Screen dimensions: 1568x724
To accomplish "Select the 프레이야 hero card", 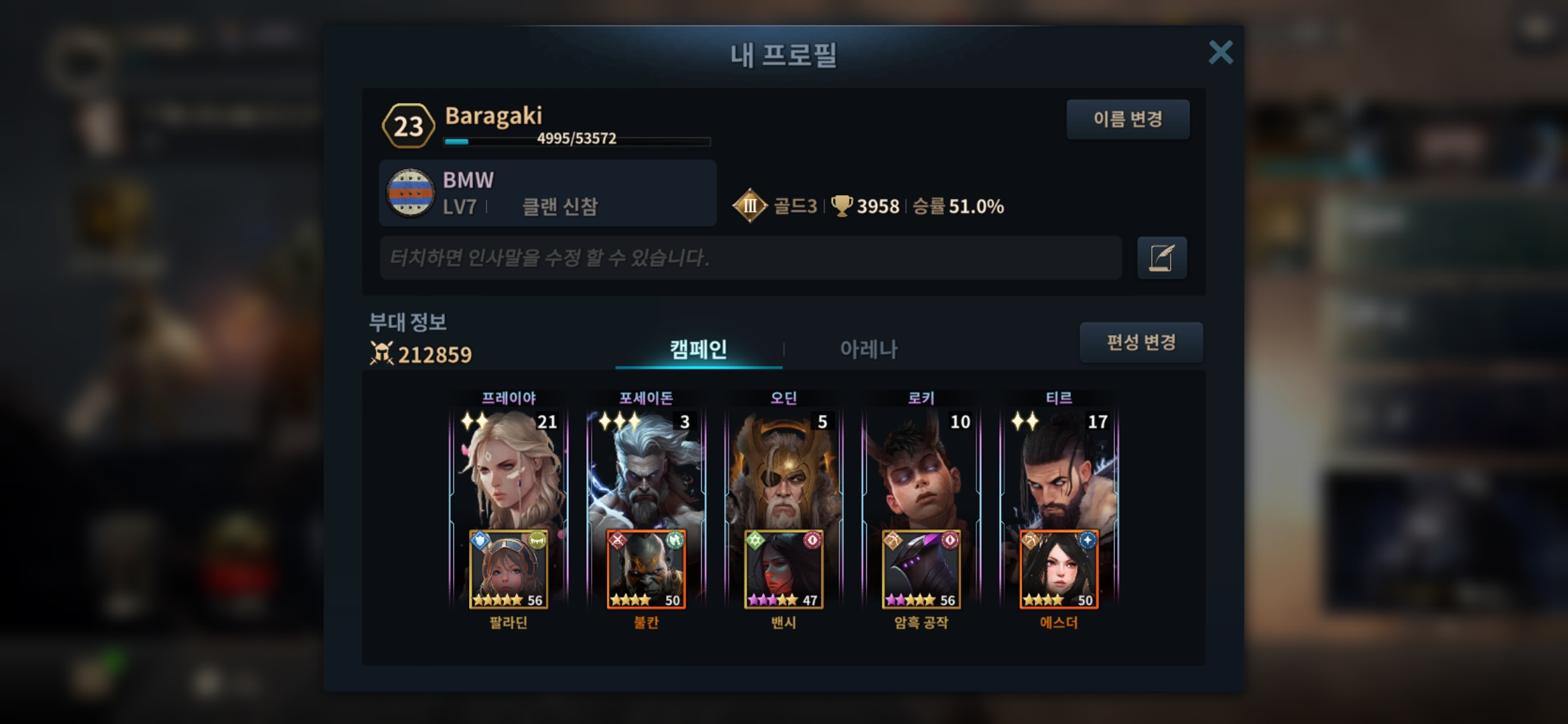I will [509, 469].
